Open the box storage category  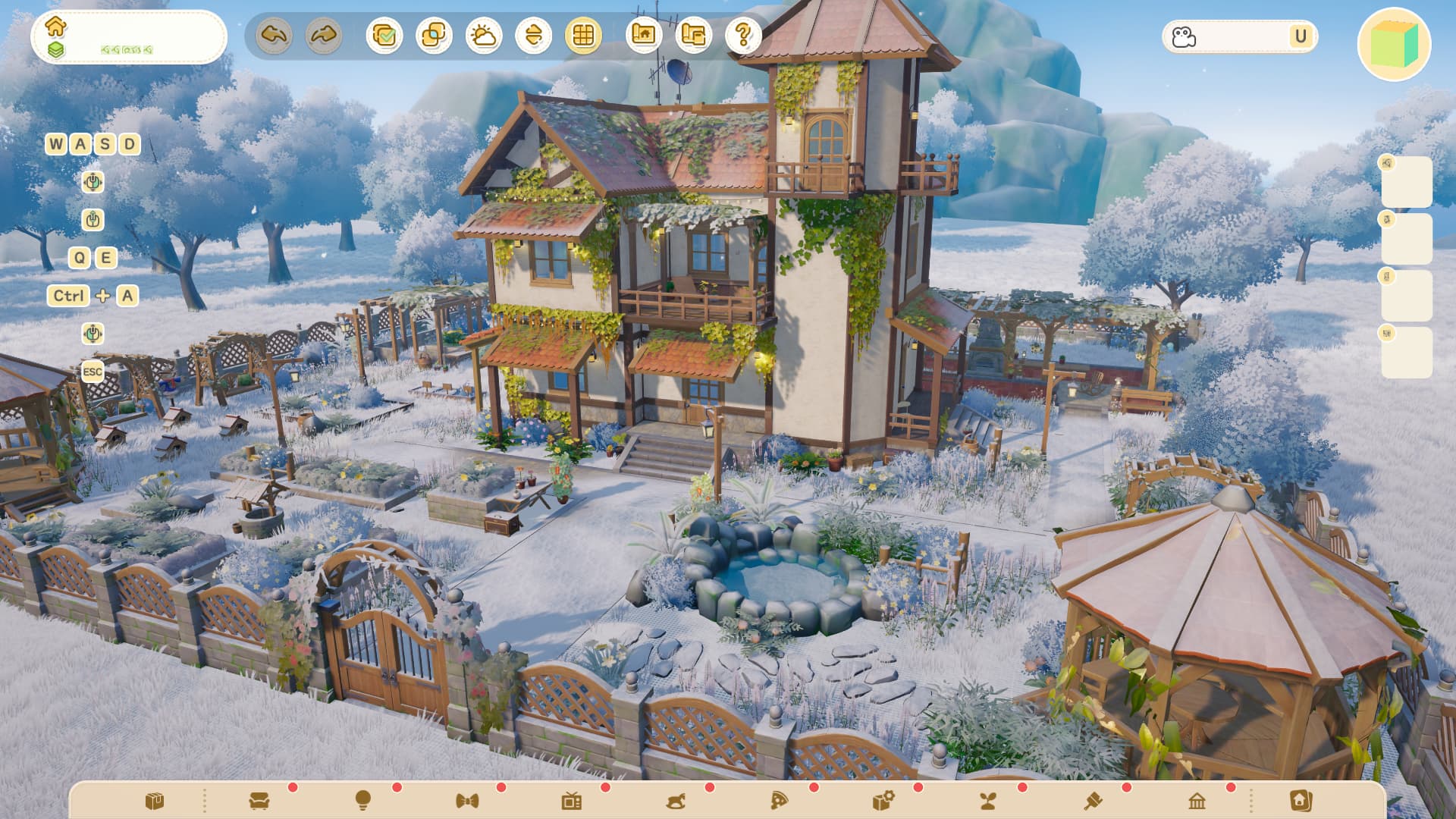(x=155, y=801)
